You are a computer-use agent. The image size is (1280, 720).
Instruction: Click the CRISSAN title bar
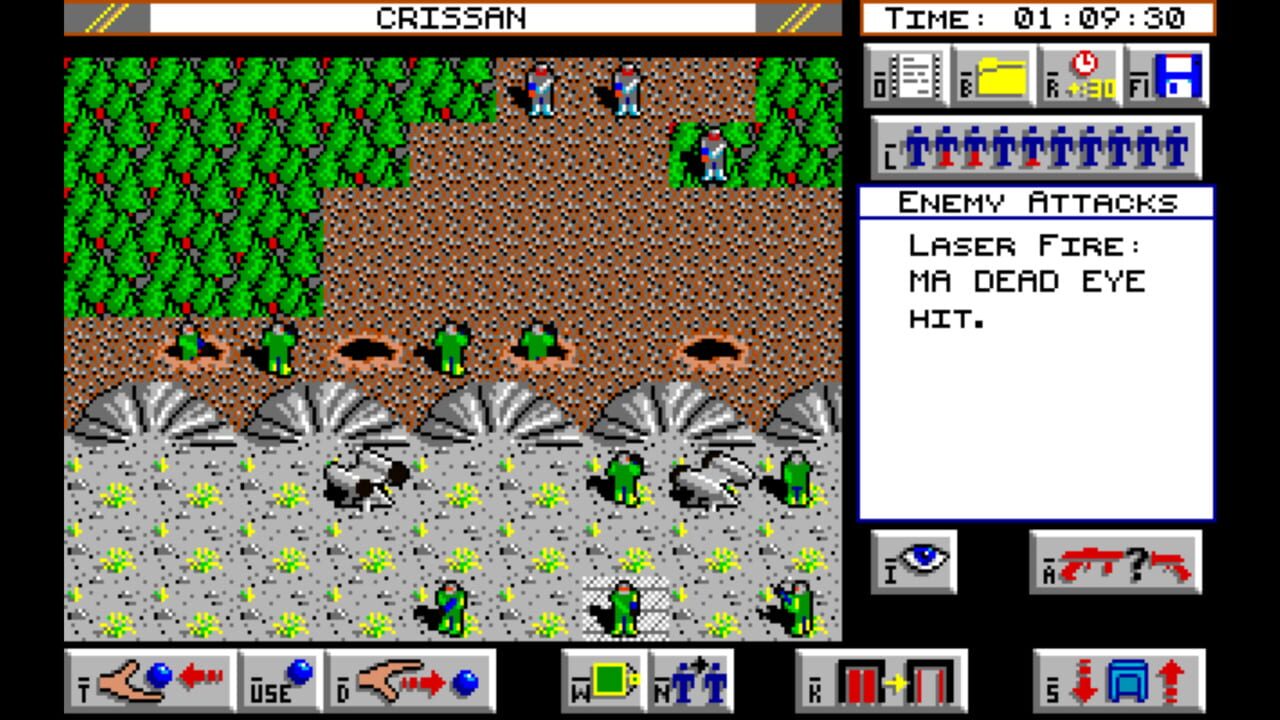[450, 17]
